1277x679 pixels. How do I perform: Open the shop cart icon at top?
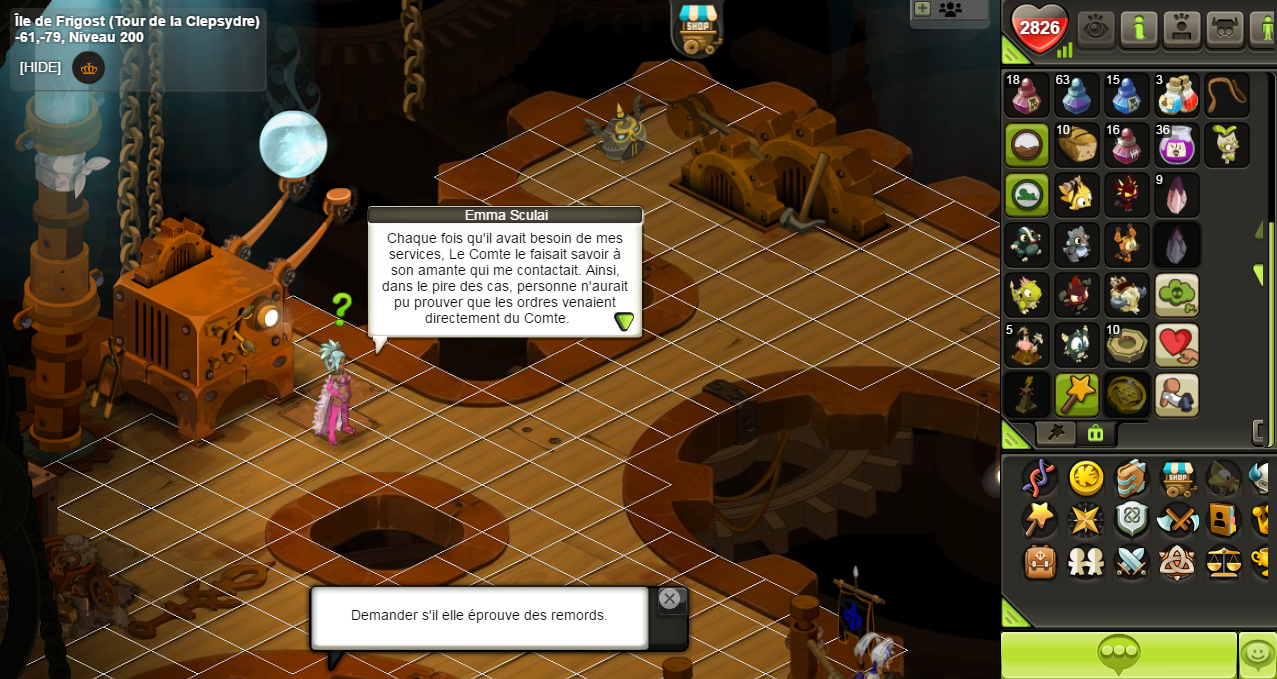[x=697, y=28]
